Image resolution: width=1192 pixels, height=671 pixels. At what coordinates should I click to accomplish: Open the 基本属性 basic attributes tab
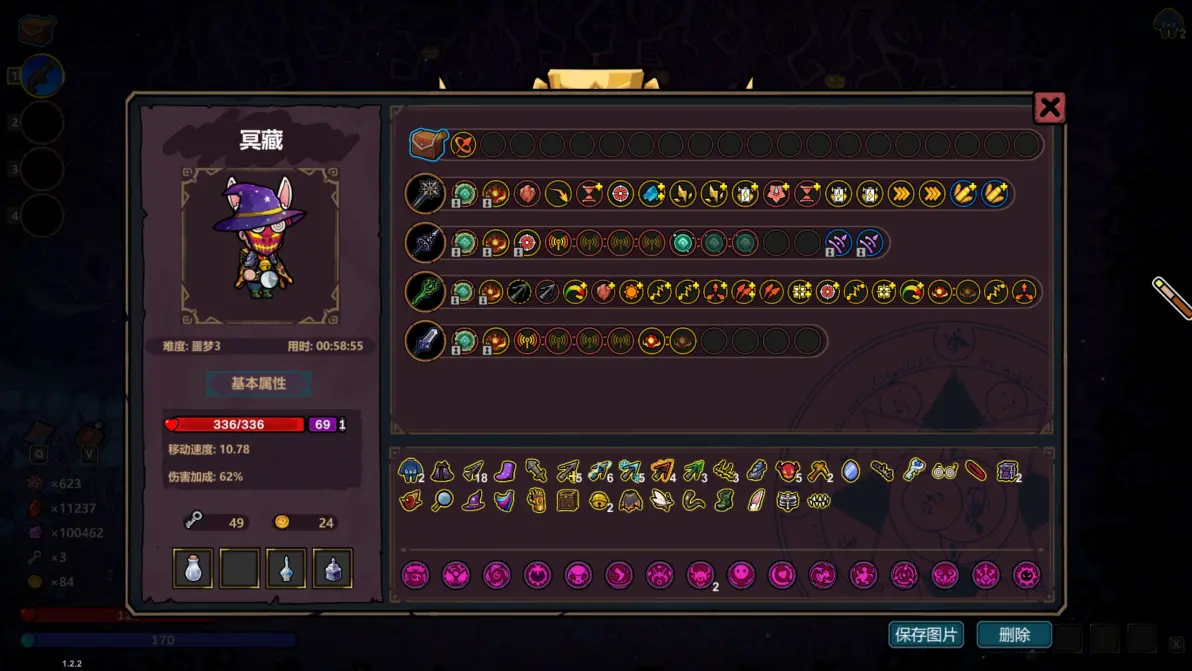(x=259, y=384)
